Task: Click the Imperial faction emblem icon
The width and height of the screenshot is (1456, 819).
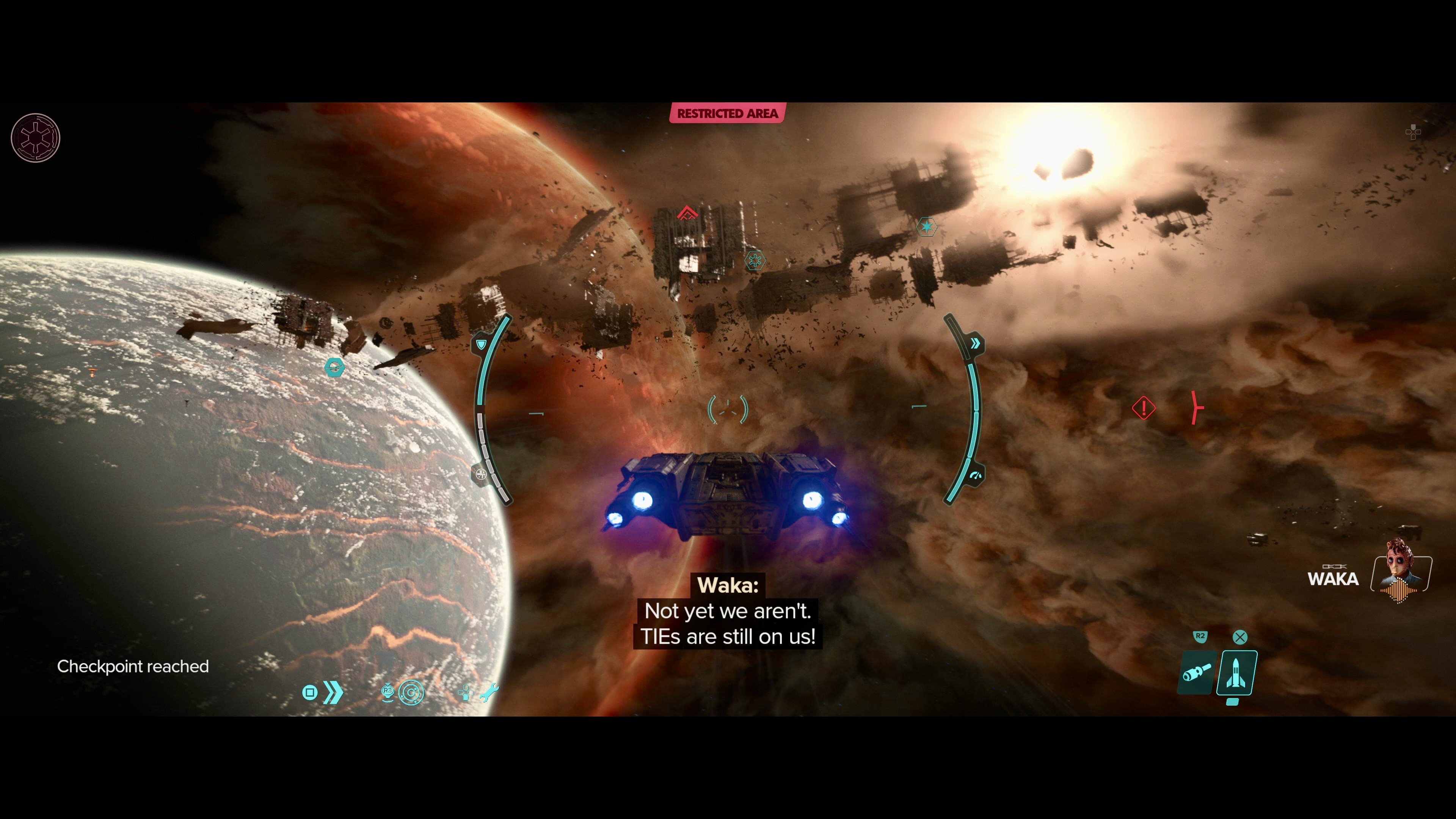Action: click(x=36, y=138)
